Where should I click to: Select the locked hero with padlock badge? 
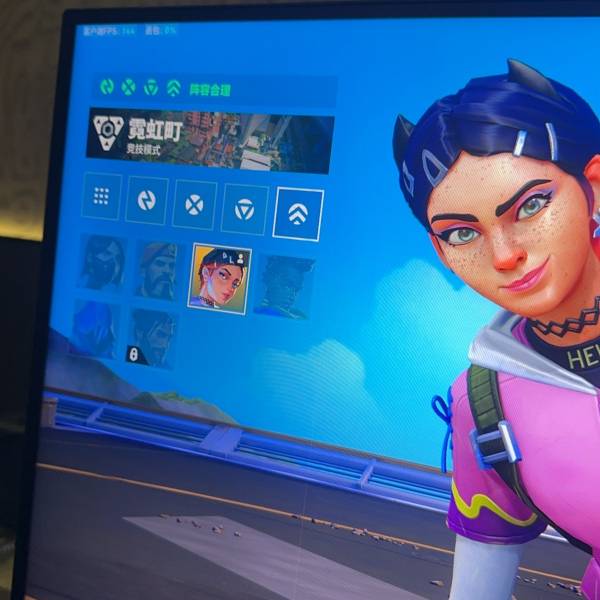(151, 338)
